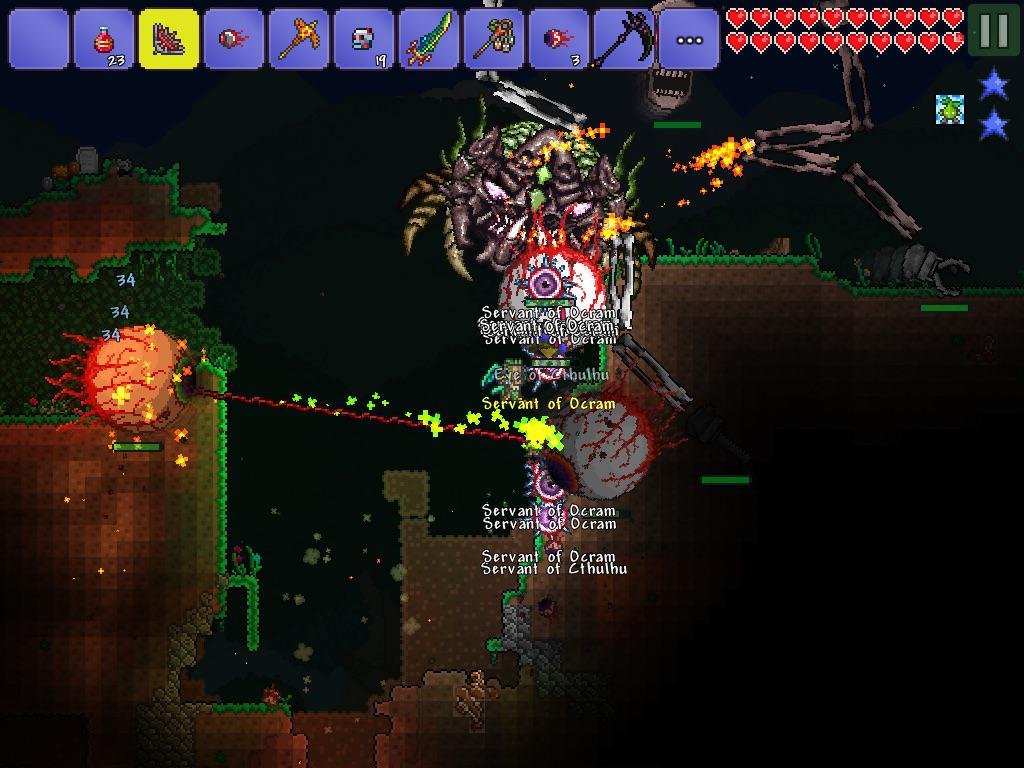
Task: Tap the yellow-highlighted selected hotbar slot
Action: [x=169, y=39]
